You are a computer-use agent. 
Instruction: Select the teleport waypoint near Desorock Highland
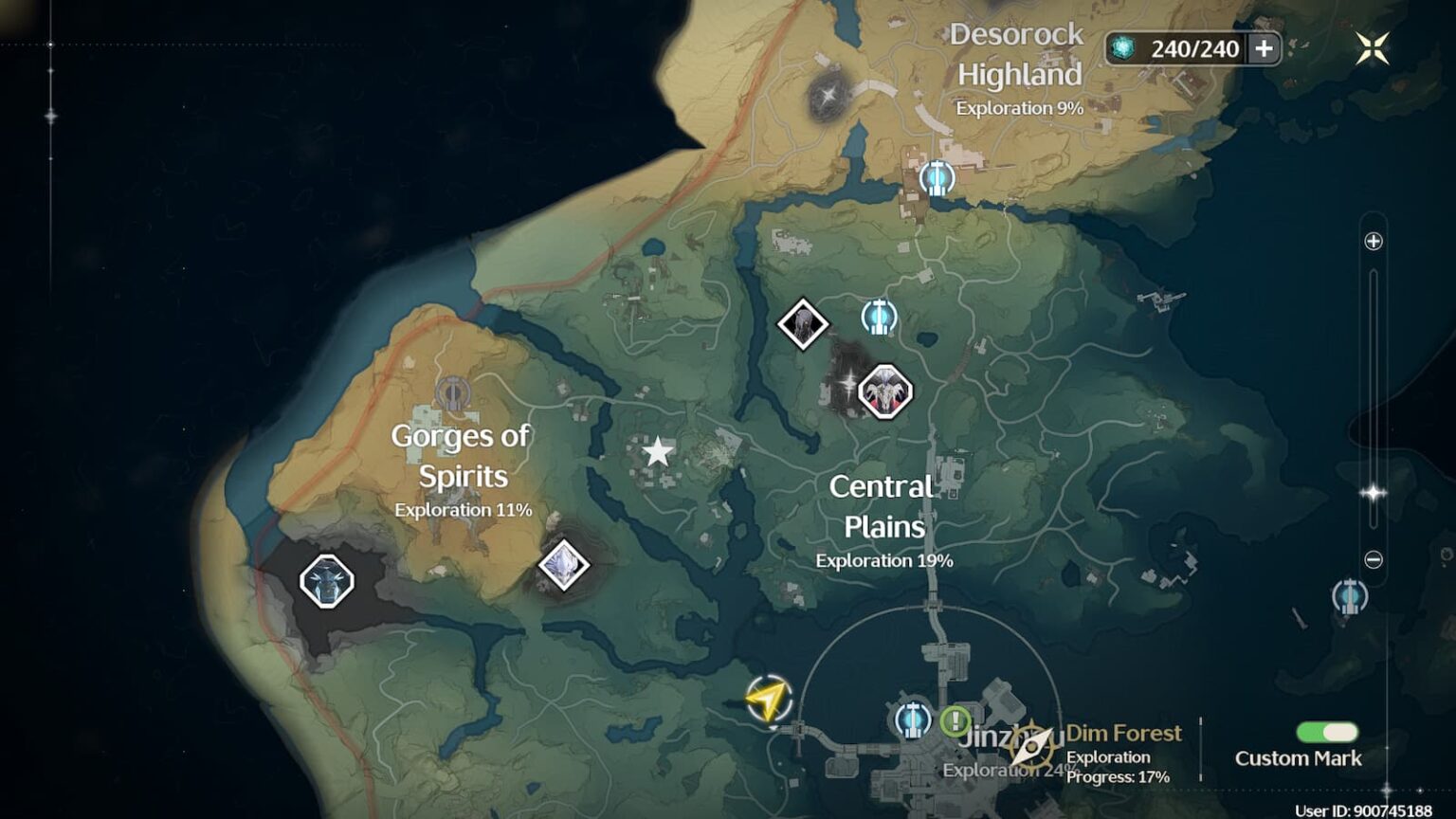[x=937, y=177]
